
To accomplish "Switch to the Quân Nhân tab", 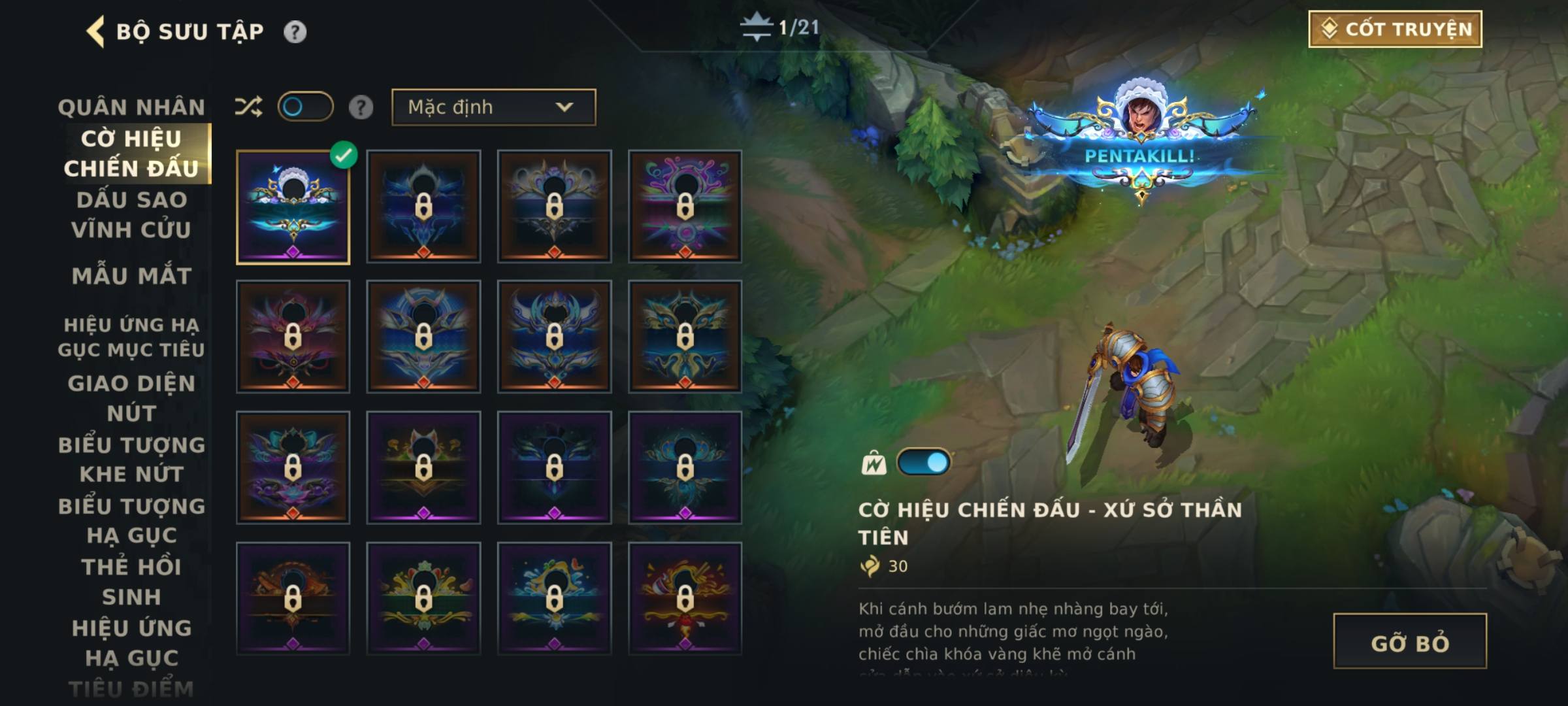I will click(x=131, y=107).
